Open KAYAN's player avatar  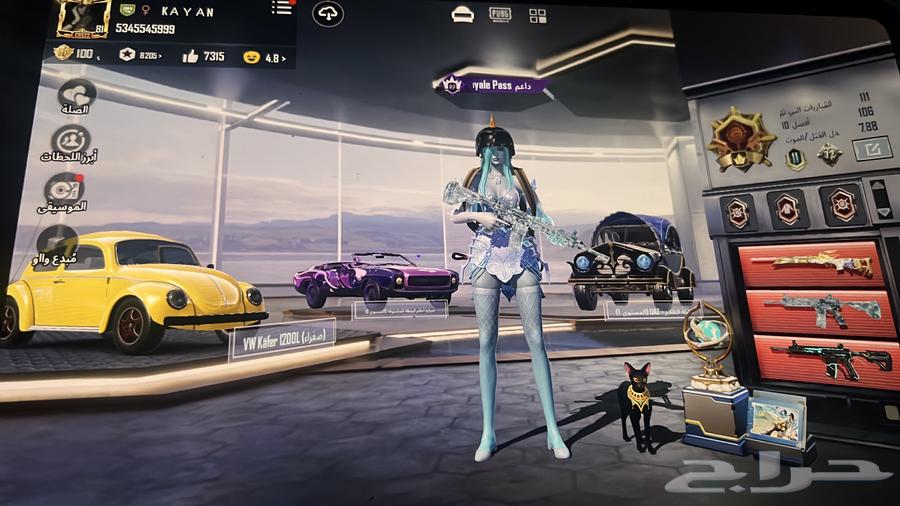coord(82,19)
